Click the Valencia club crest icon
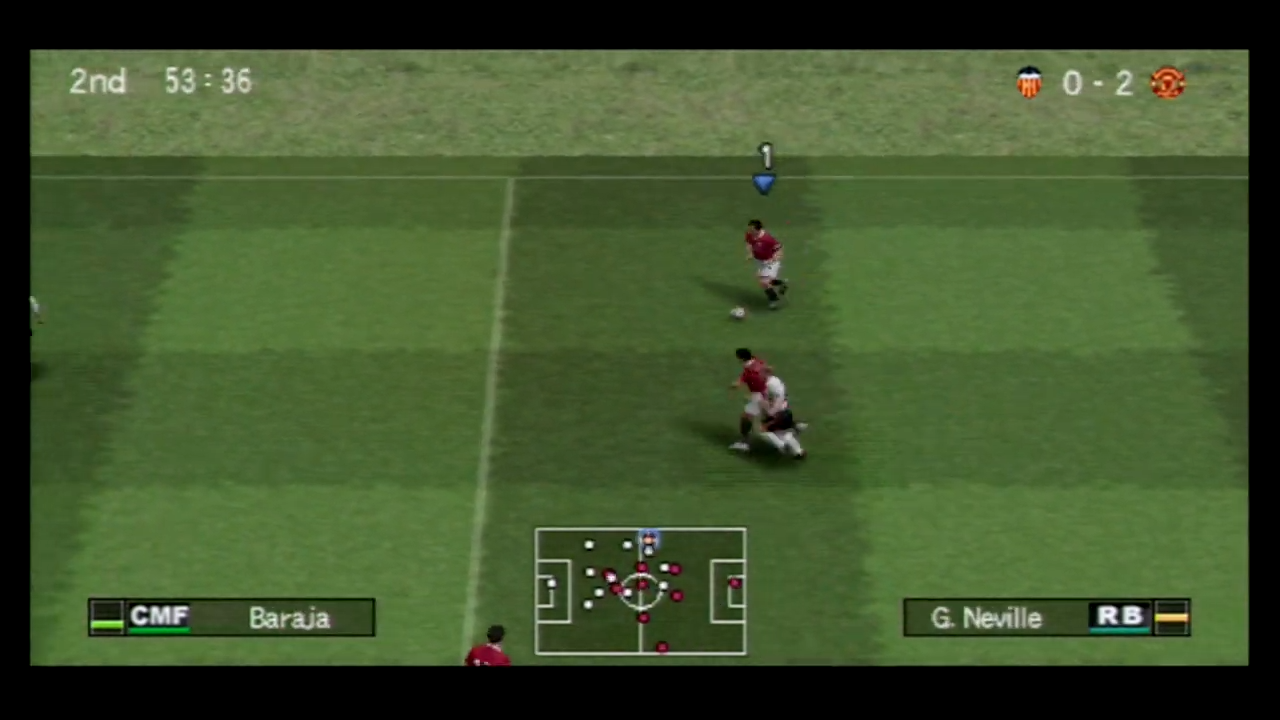Screen dimensions: 1280x720 (1030, 82)
